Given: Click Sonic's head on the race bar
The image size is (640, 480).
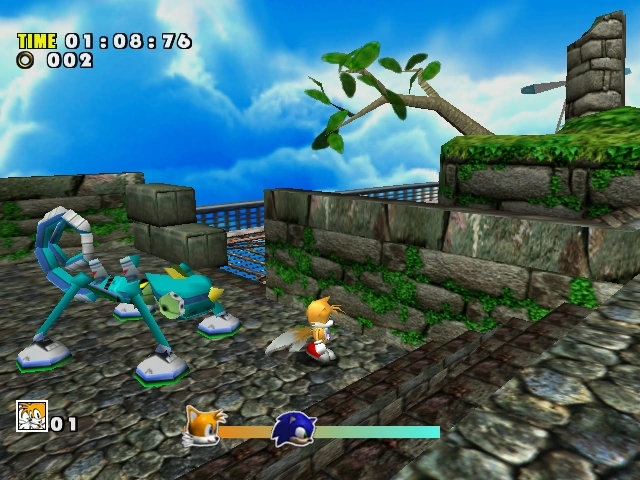Looking at the screenshot, I should tap(292, 429).
